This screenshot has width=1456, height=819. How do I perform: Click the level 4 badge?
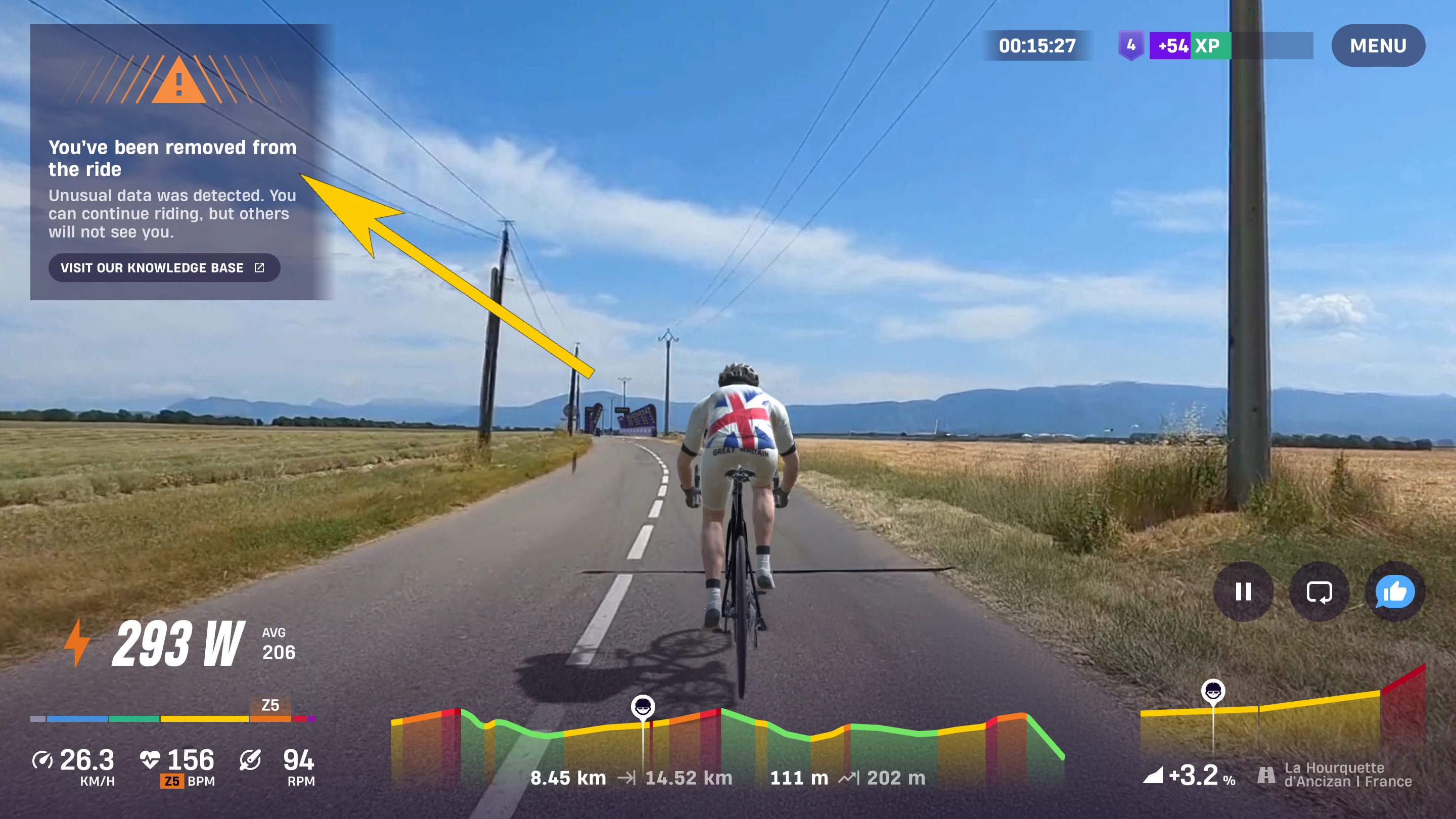tap(1131, 46)
